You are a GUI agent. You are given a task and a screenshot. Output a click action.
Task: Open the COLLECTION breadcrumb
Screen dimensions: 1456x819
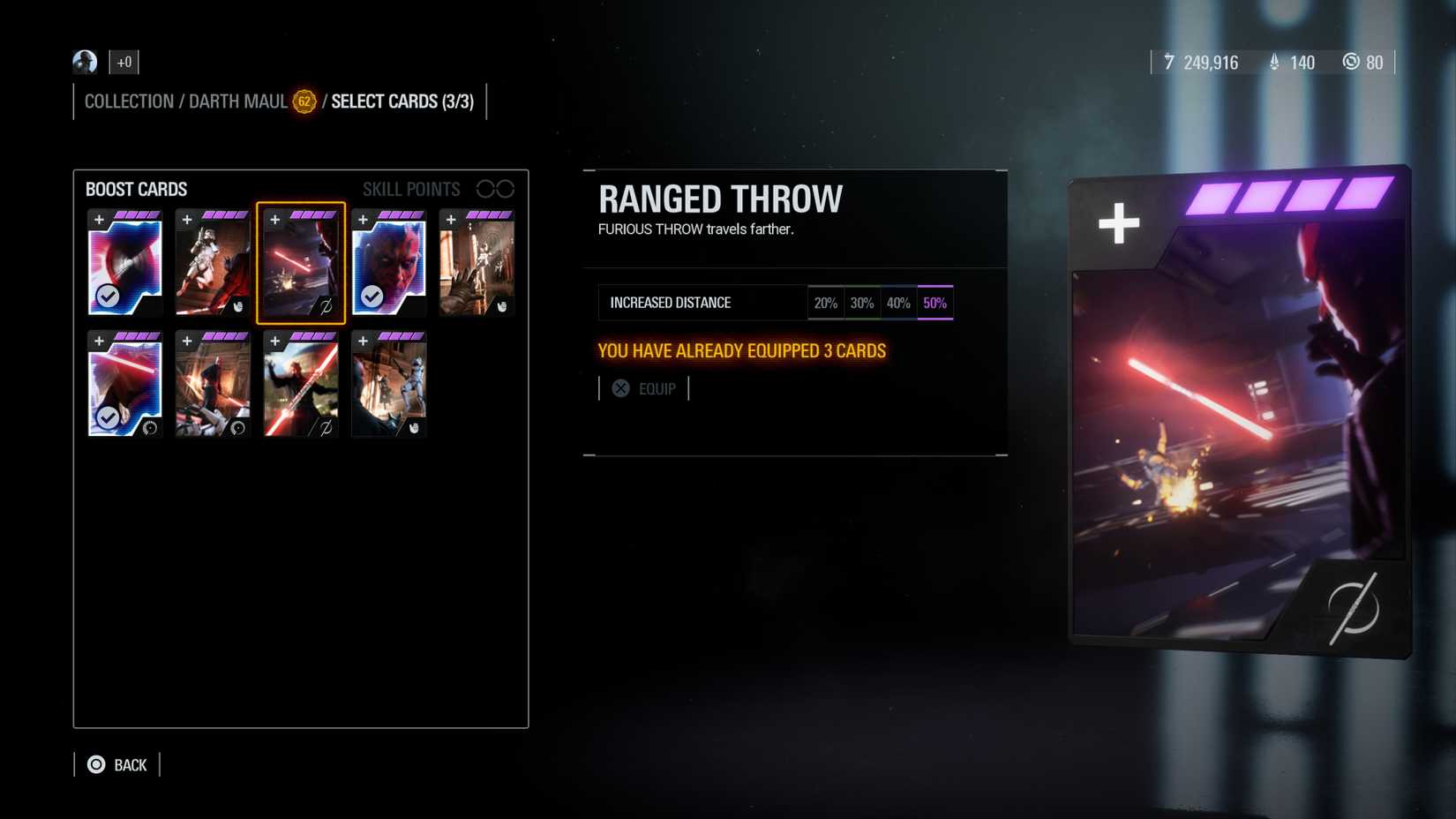(129, 101)
